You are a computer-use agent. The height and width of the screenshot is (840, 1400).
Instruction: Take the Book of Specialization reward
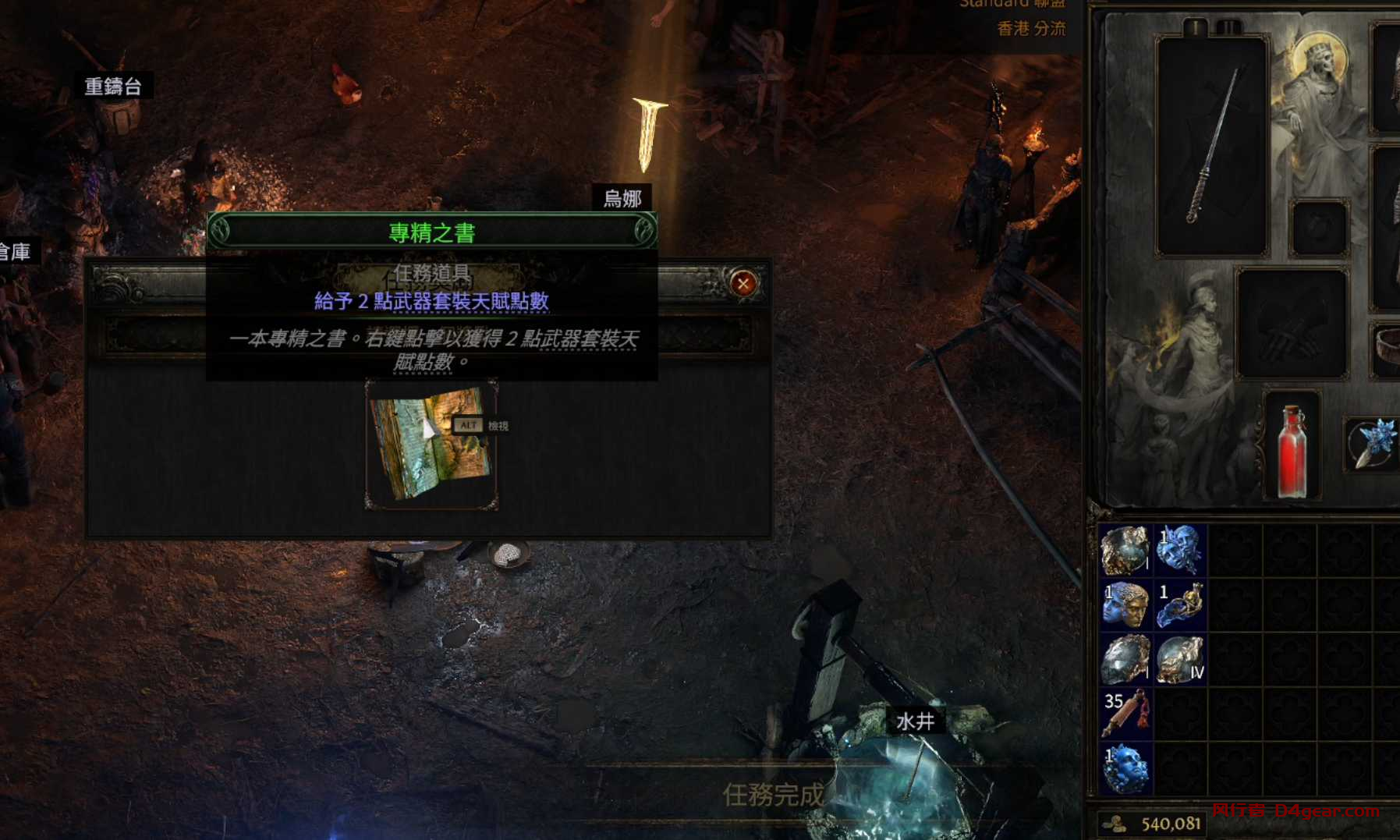(431, 445)
